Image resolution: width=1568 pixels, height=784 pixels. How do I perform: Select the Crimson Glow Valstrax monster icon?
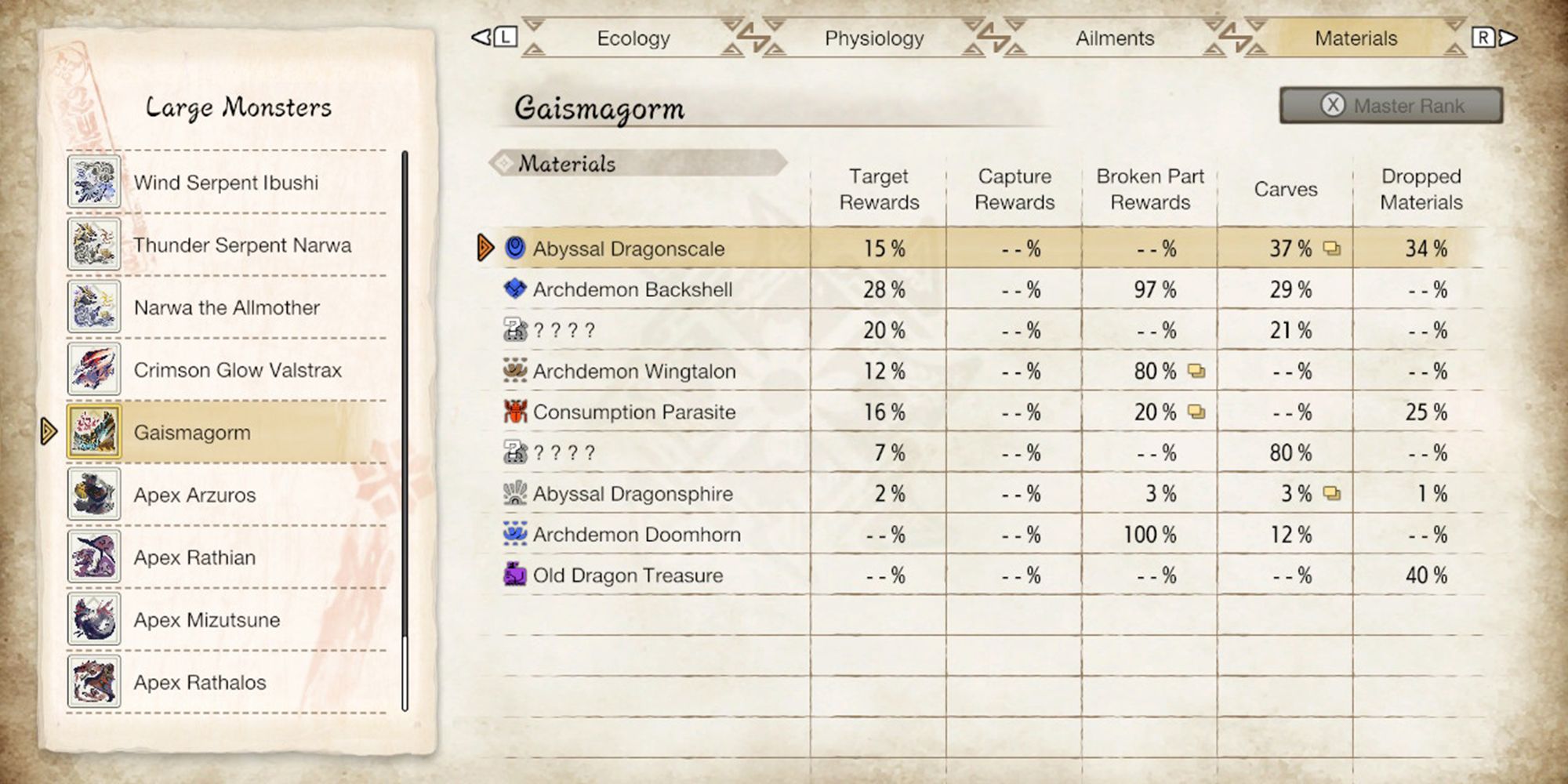pos(93,369)
